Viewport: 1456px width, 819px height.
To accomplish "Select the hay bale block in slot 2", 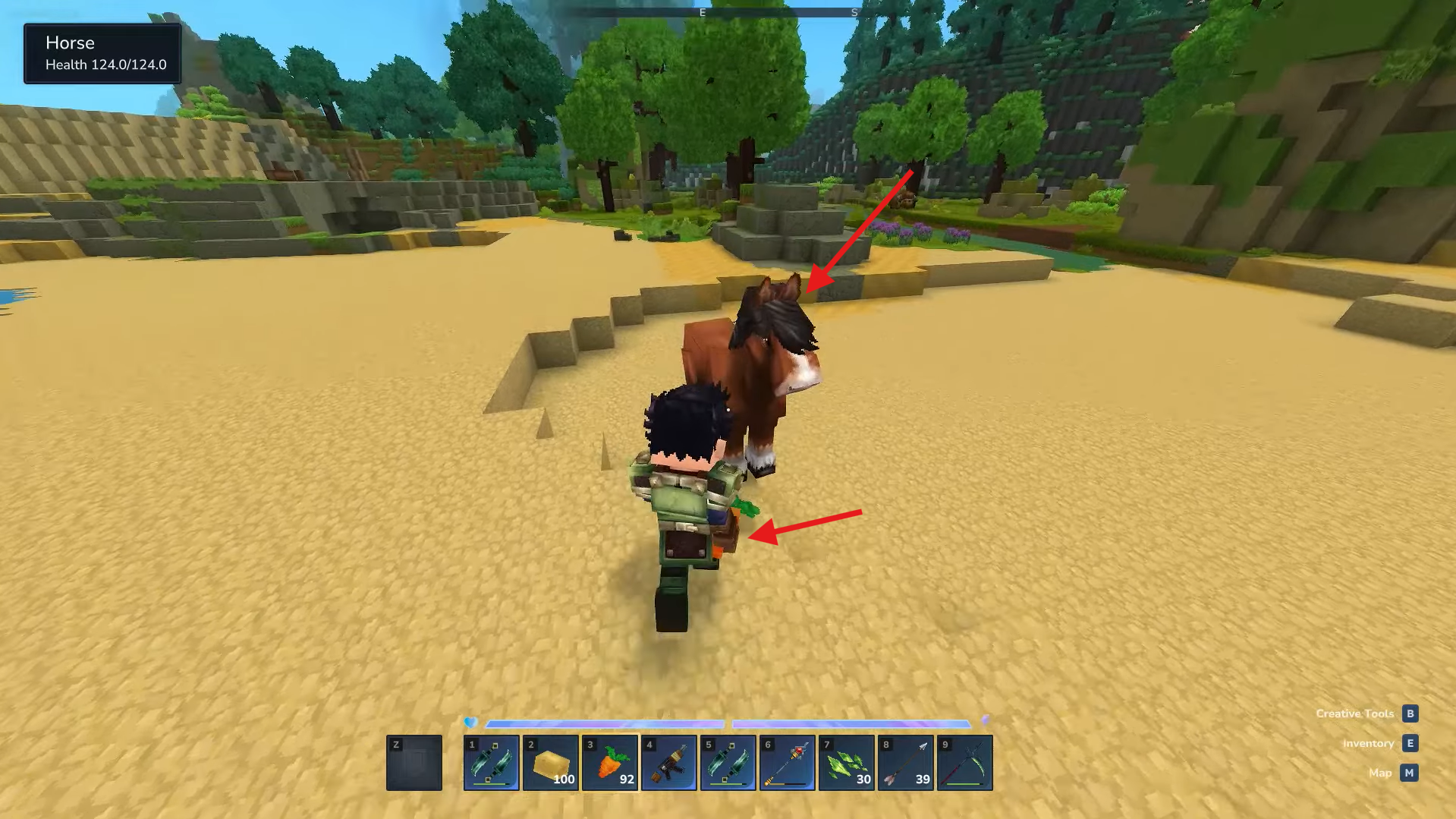I will (x=549, y=762).
